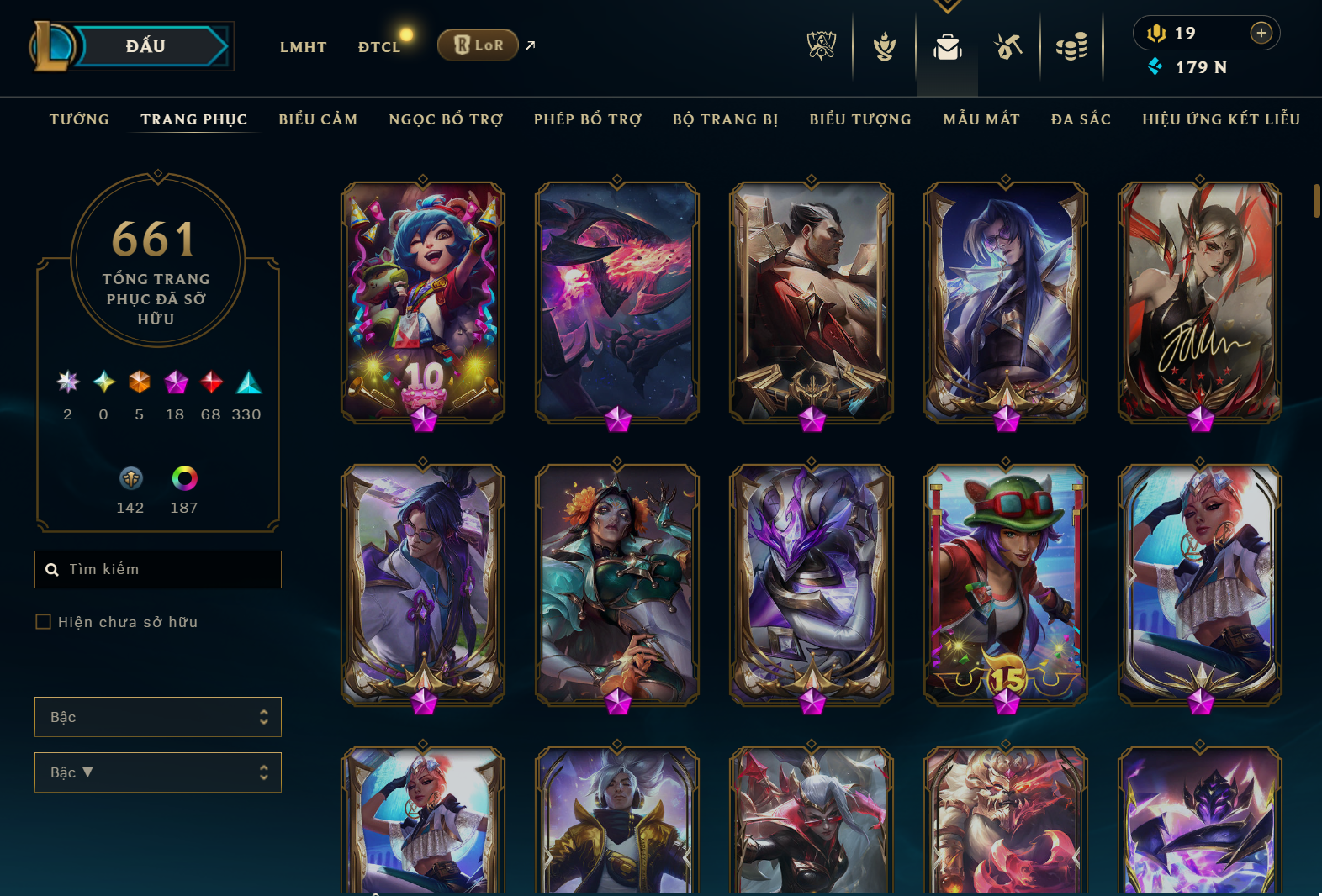
Task: Click the mythic gem rarity icon showing 18
Action: pos(175,382)
